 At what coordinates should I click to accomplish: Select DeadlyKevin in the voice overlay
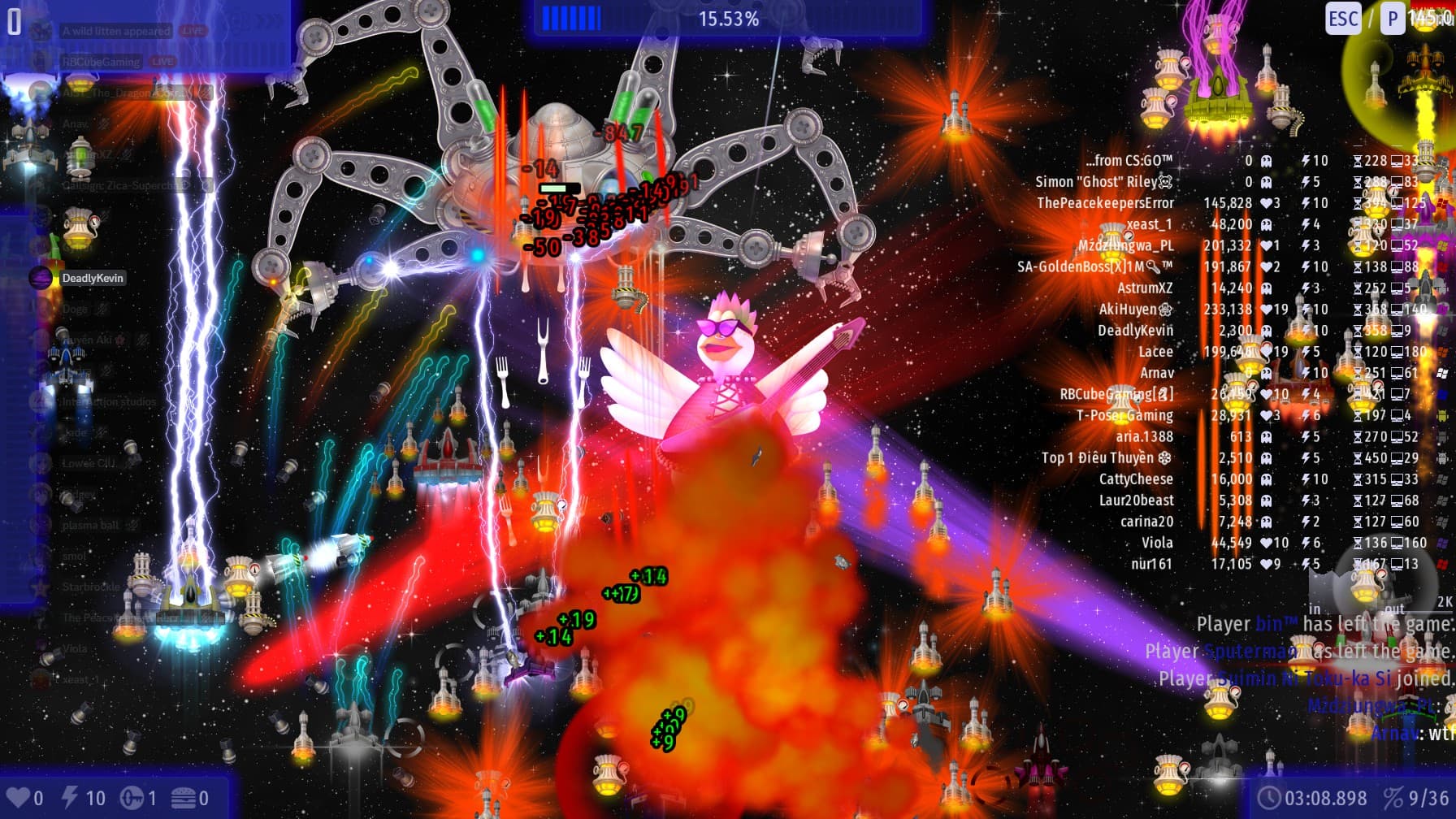(93, 278)
